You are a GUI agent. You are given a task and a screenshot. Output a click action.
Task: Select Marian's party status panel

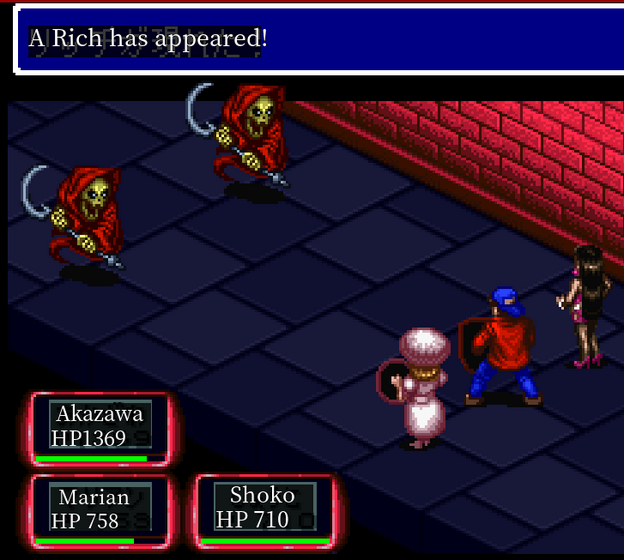[x=100, y=510]
